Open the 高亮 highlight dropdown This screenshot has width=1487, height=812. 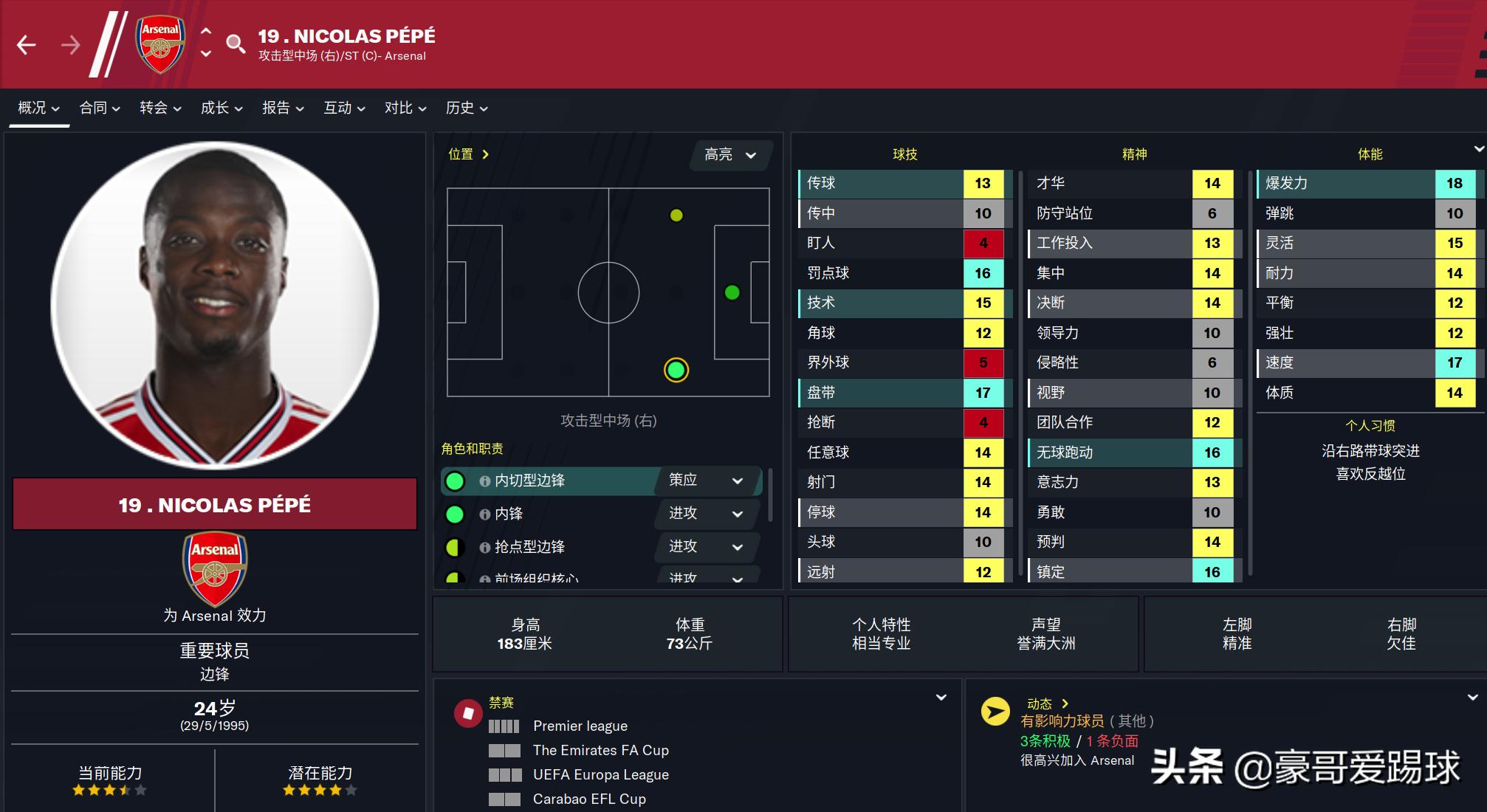(x=730, y=155)
